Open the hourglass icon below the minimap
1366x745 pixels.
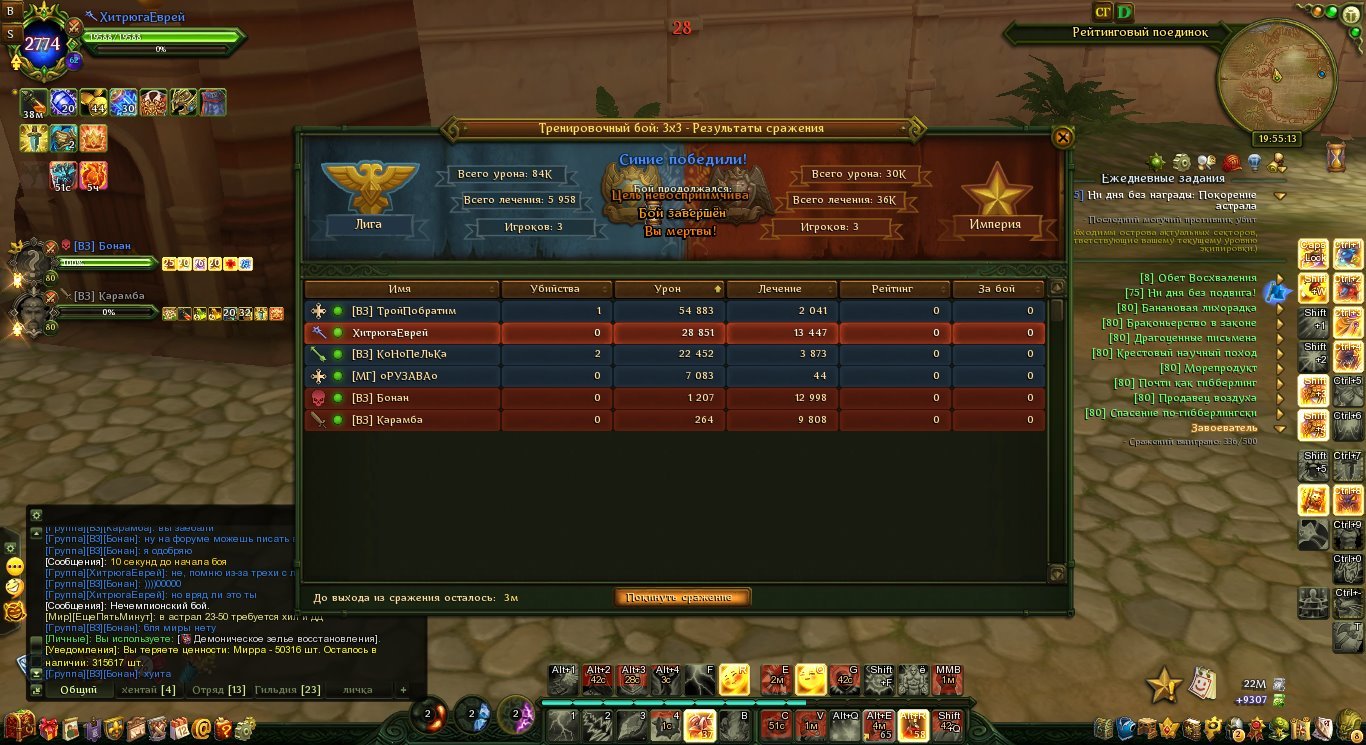click(x=1336, y=155)
